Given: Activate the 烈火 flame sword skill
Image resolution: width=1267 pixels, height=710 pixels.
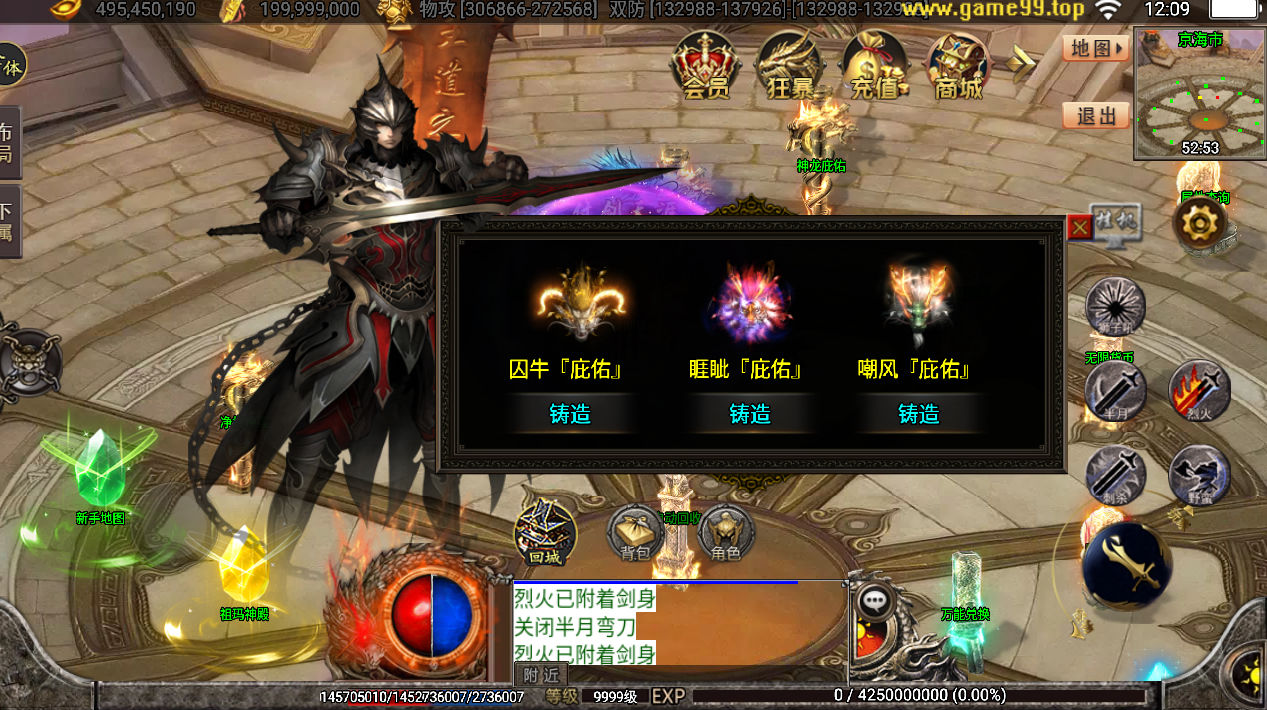Looking at the screenshot, I should [x=1199, y=390].
